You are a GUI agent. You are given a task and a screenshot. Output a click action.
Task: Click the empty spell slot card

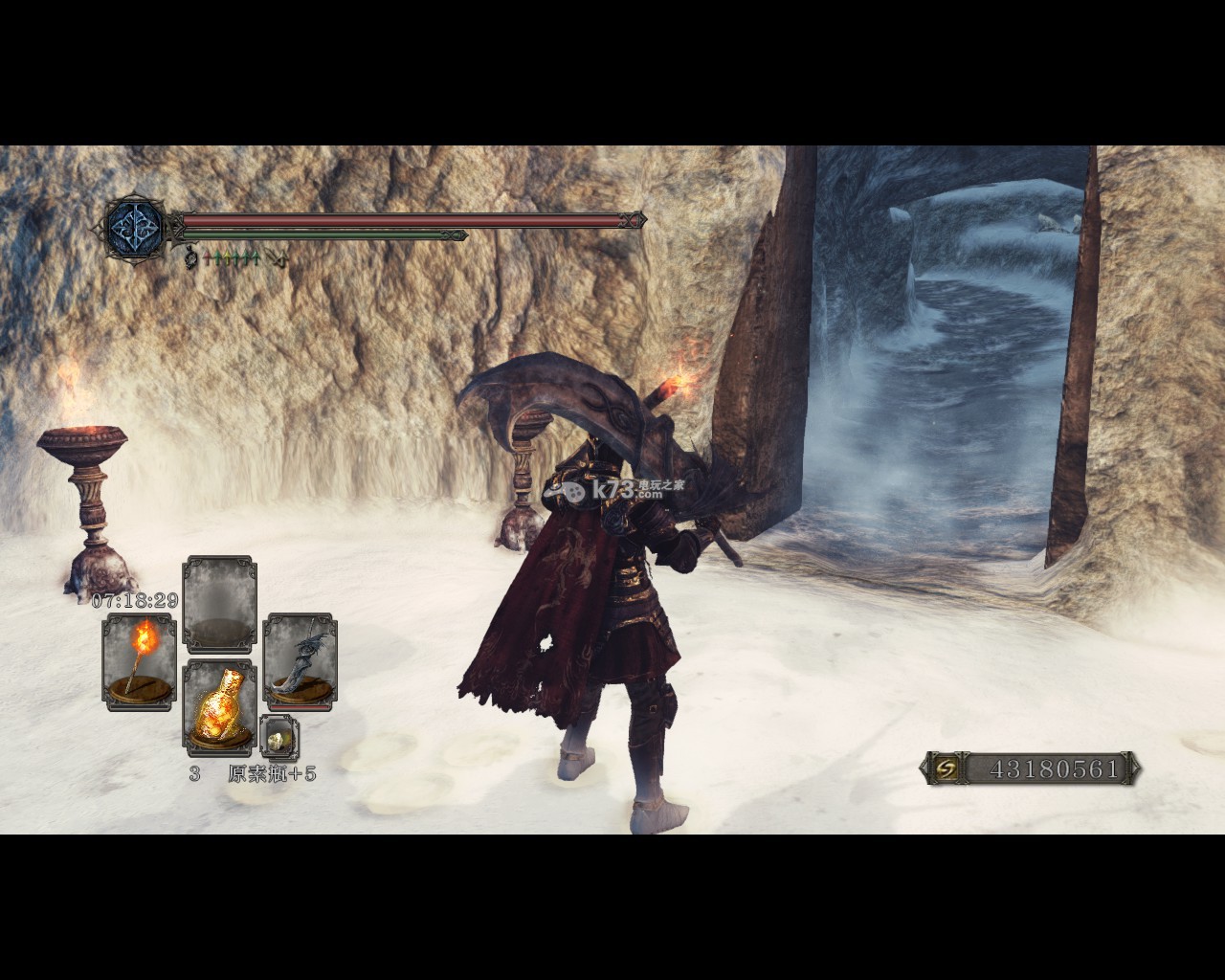(x=220, y=604)
